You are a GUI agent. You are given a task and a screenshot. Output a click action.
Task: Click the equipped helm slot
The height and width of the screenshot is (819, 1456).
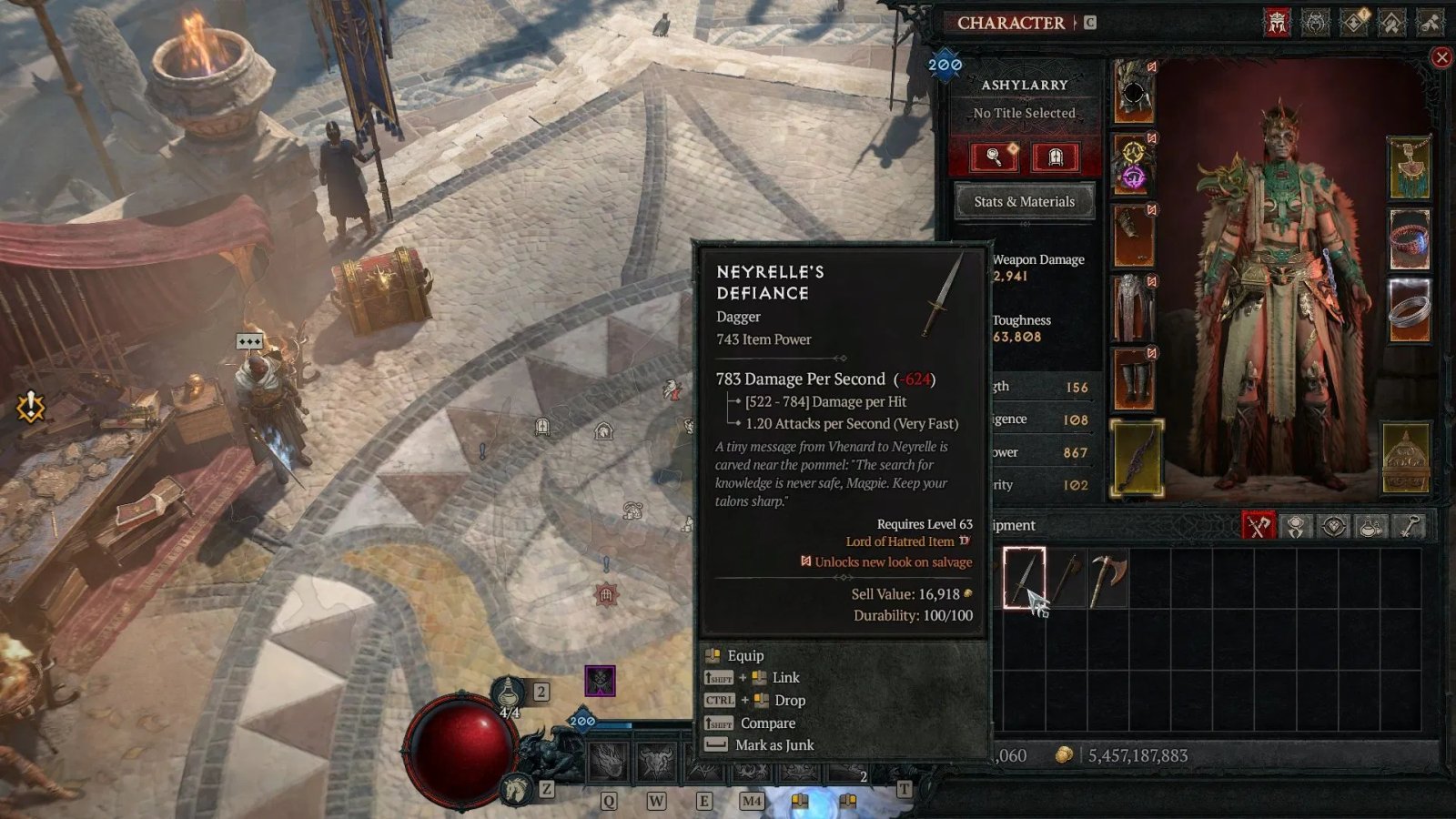pos(1134,93)
